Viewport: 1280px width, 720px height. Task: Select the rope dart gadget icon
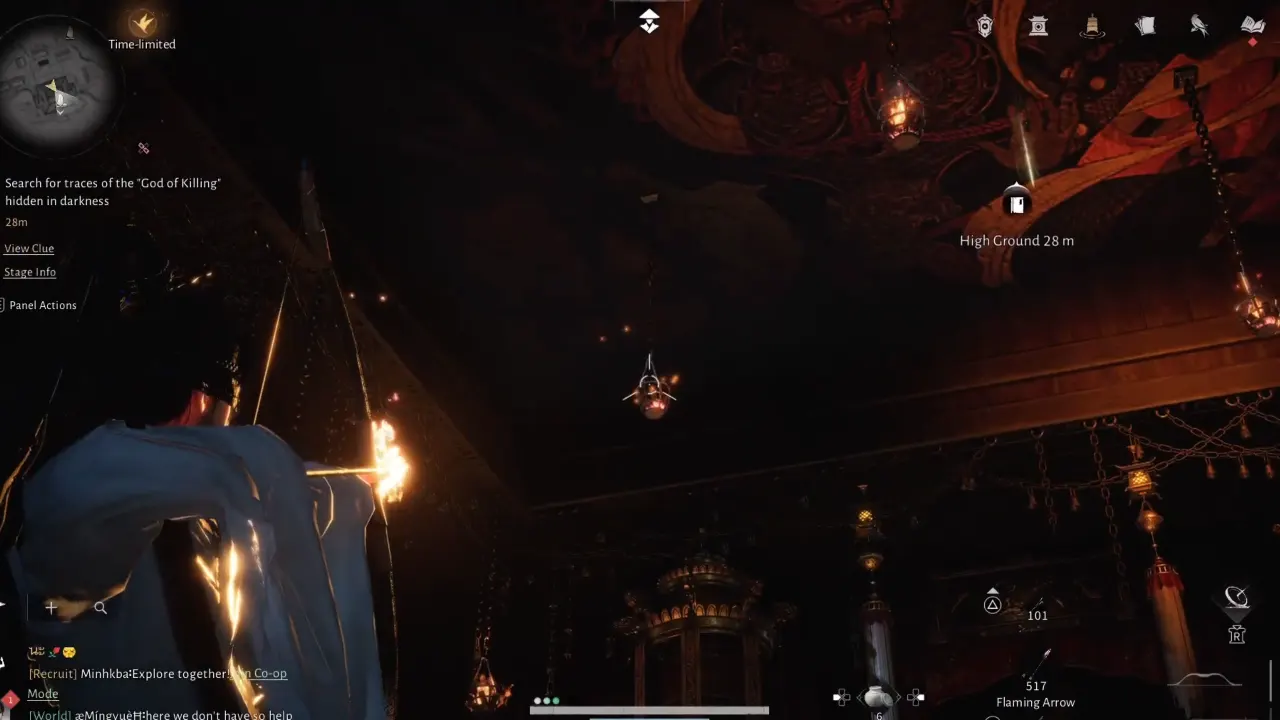tap(1237, 597)
